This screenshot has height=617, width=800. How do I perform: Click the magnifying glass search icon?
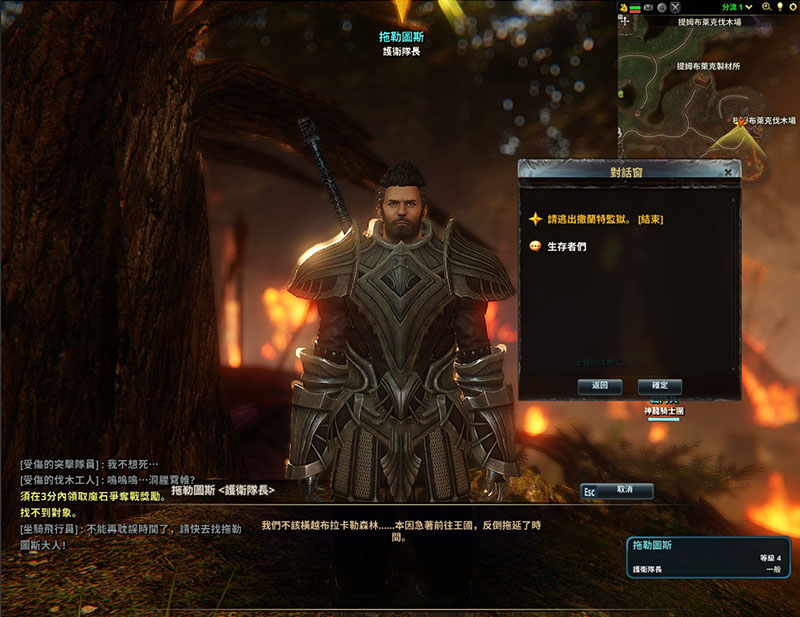(x=765, y=7)
